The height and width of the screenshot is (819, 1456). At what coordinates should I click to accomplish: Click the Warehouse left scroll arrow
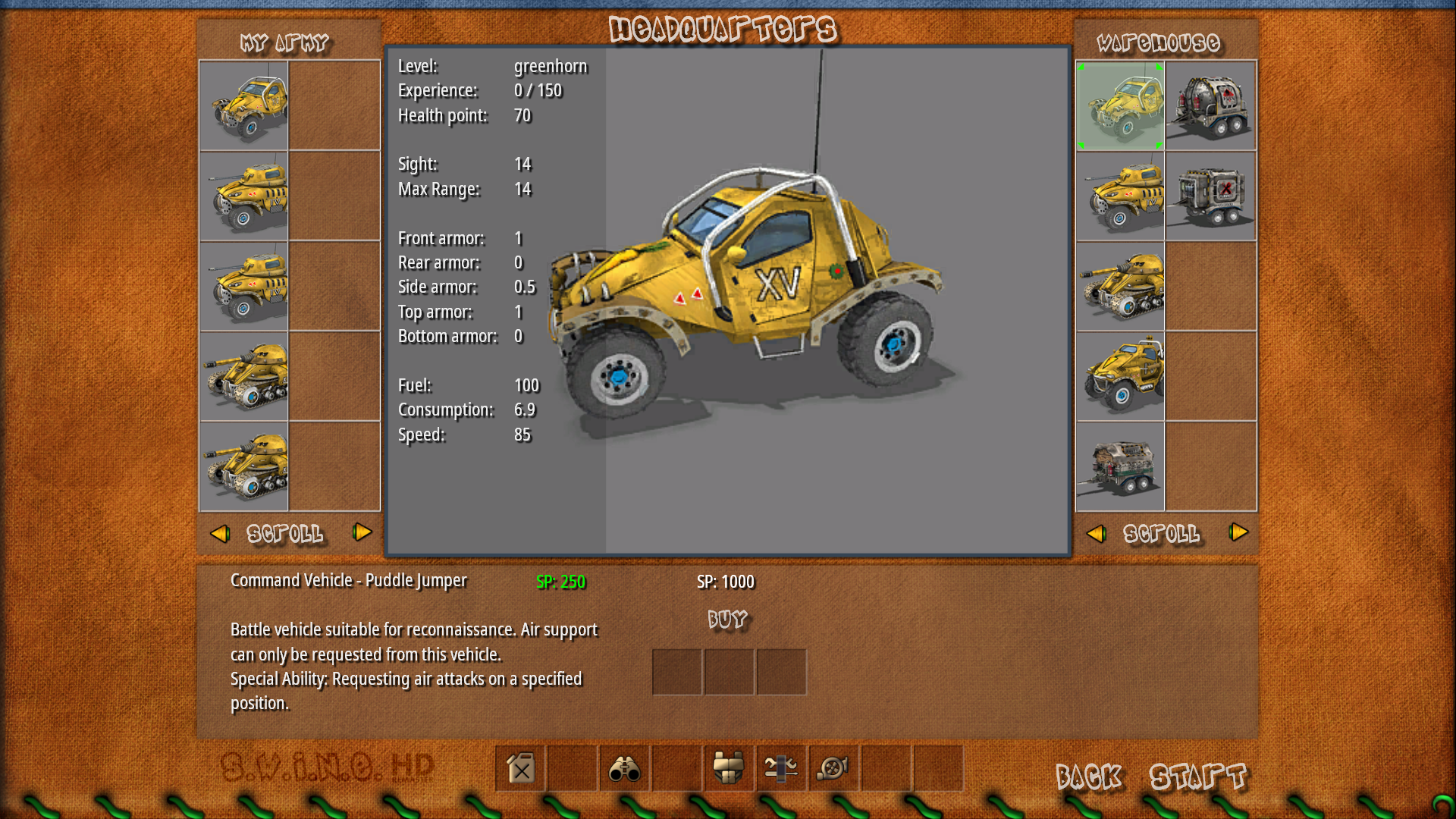pyautogui.click(x=1096, y=534)
